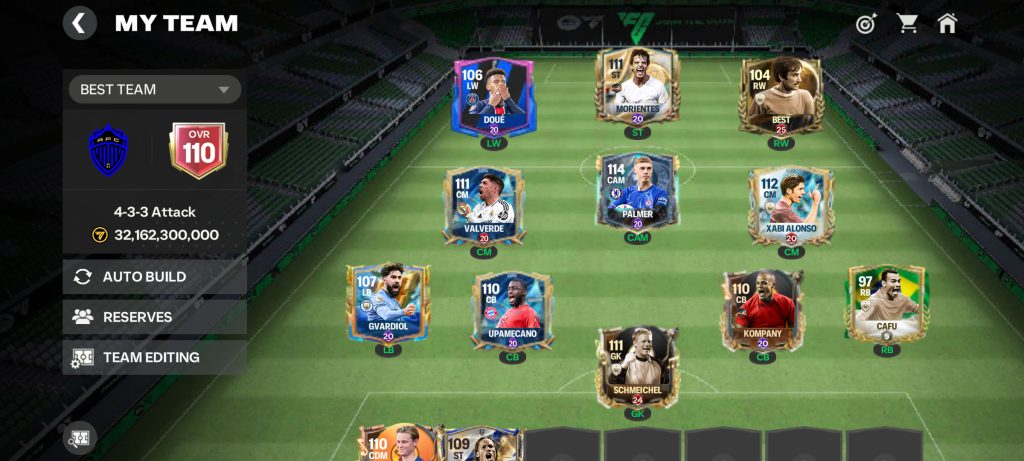Pick the Schmeichel goalkeeper card
The image size is (1024, 461).
(x=637, y=367)
